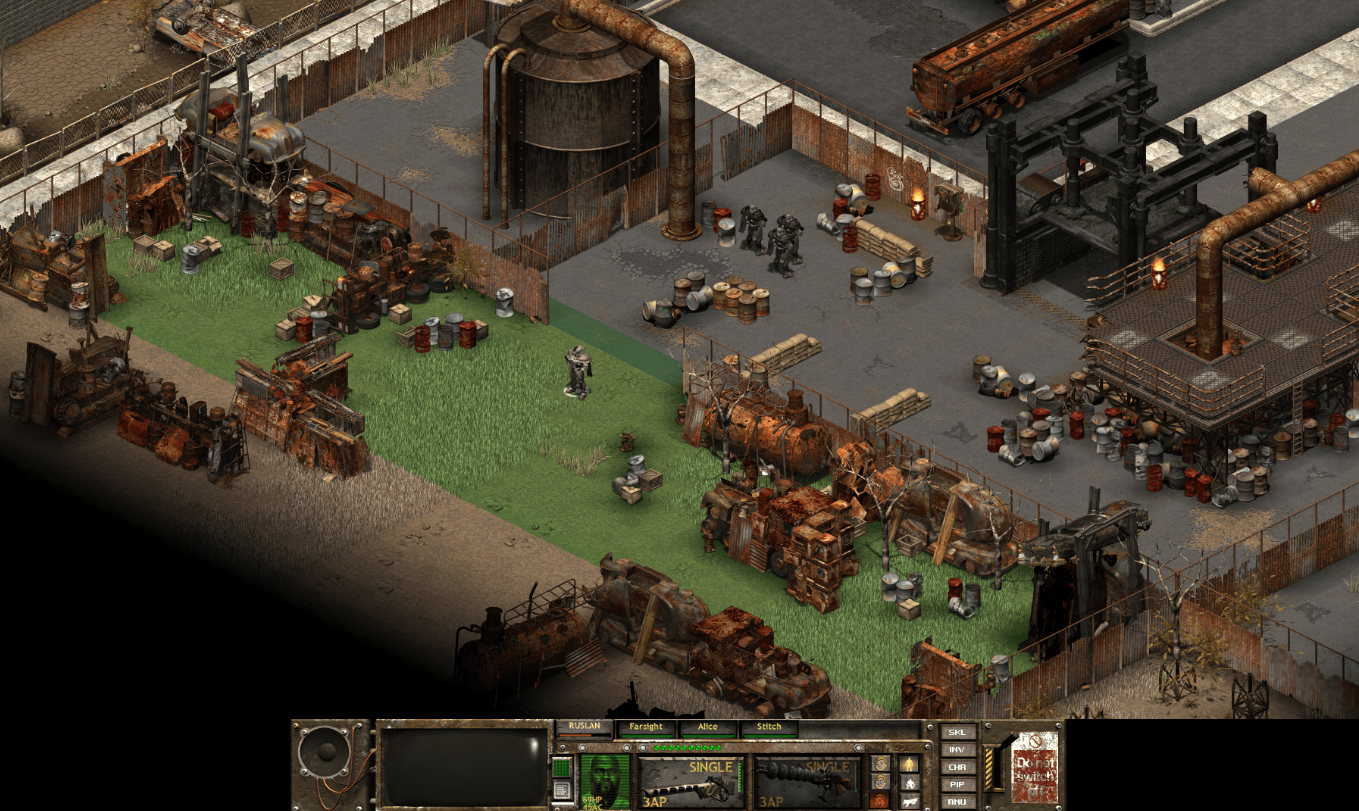Select the aggressive Vault Boy attack mode icon
The height and width of the screenshot is (811, 1359).
pos(880,764)
